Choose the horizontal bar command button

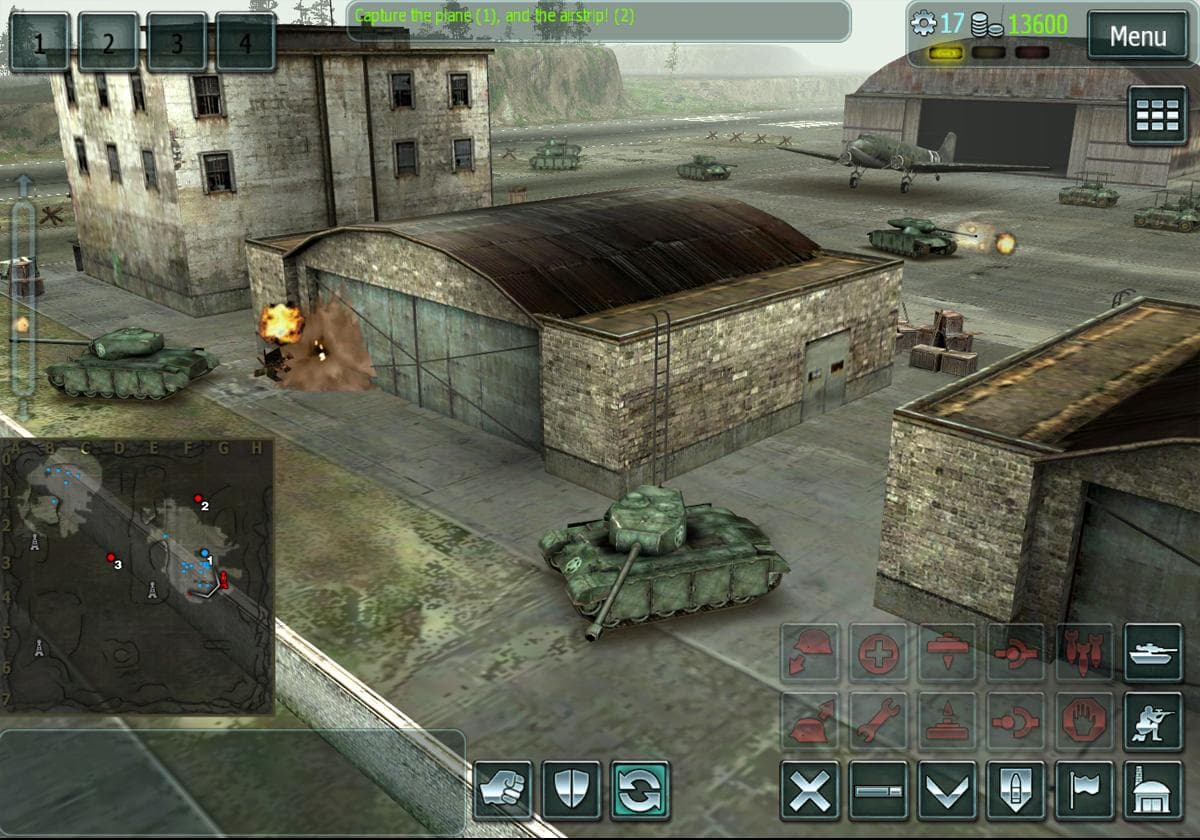point(879,790)
